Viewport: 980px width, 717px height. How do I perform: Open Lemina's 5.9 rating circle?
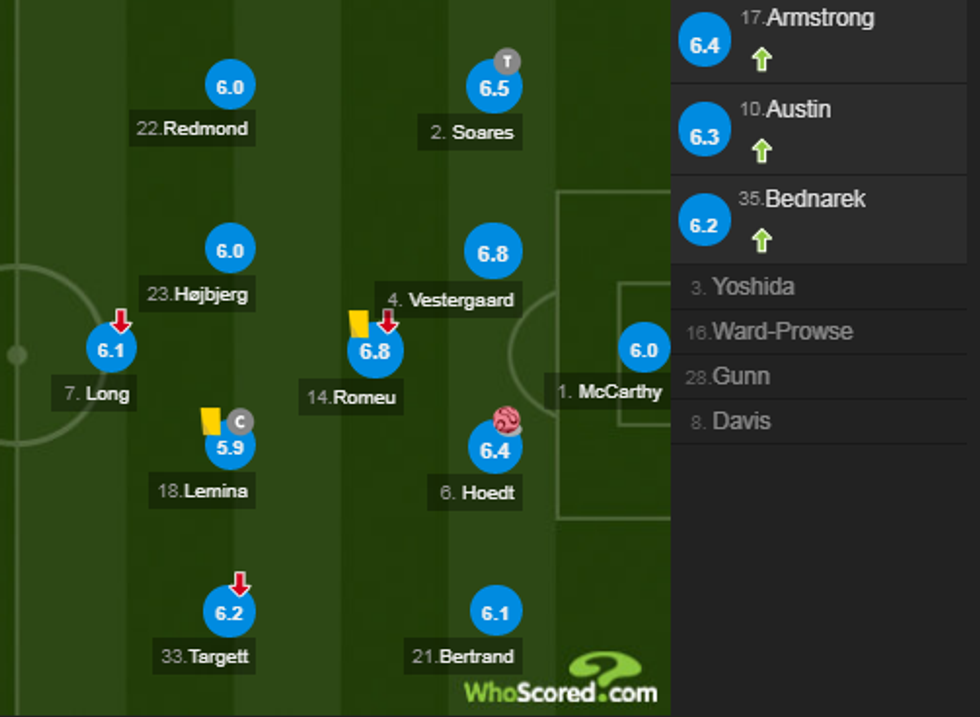point(230,446)
